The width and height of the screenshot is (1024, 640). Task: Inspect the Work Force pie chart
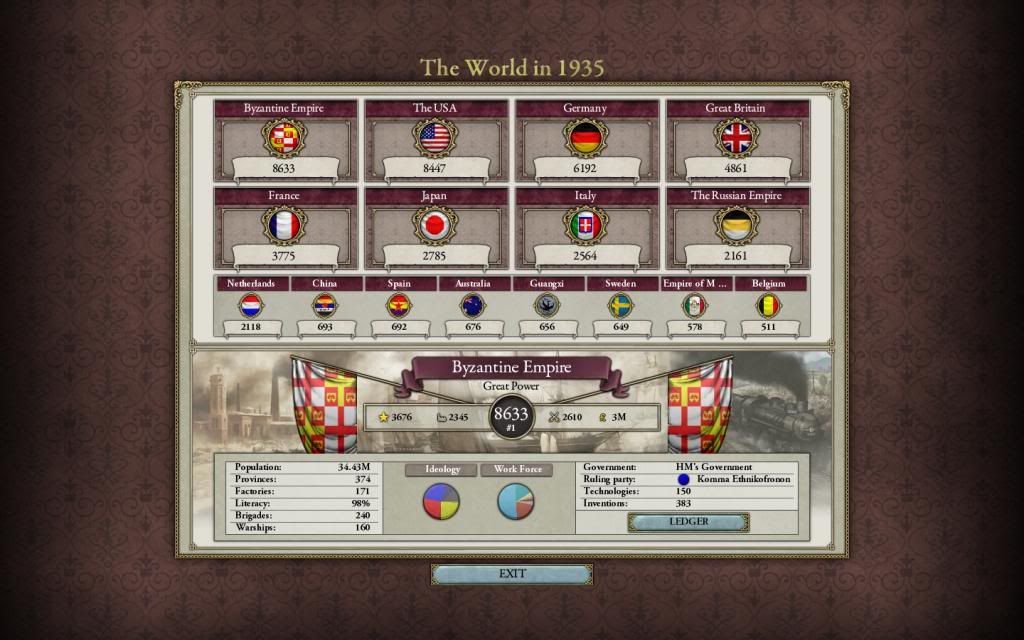coord(516,501)
